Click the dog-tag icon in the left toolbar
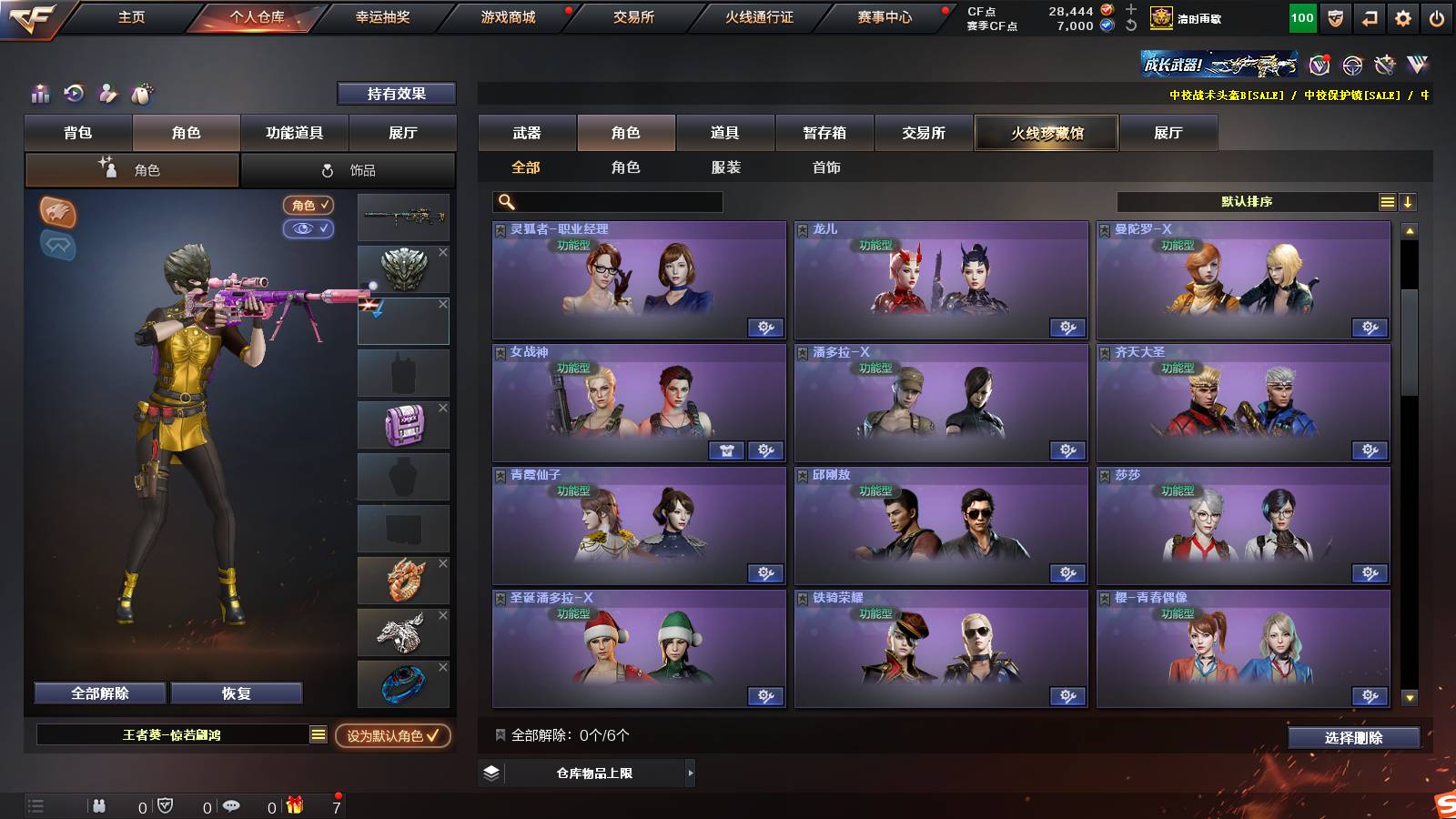 pos(143,94)
